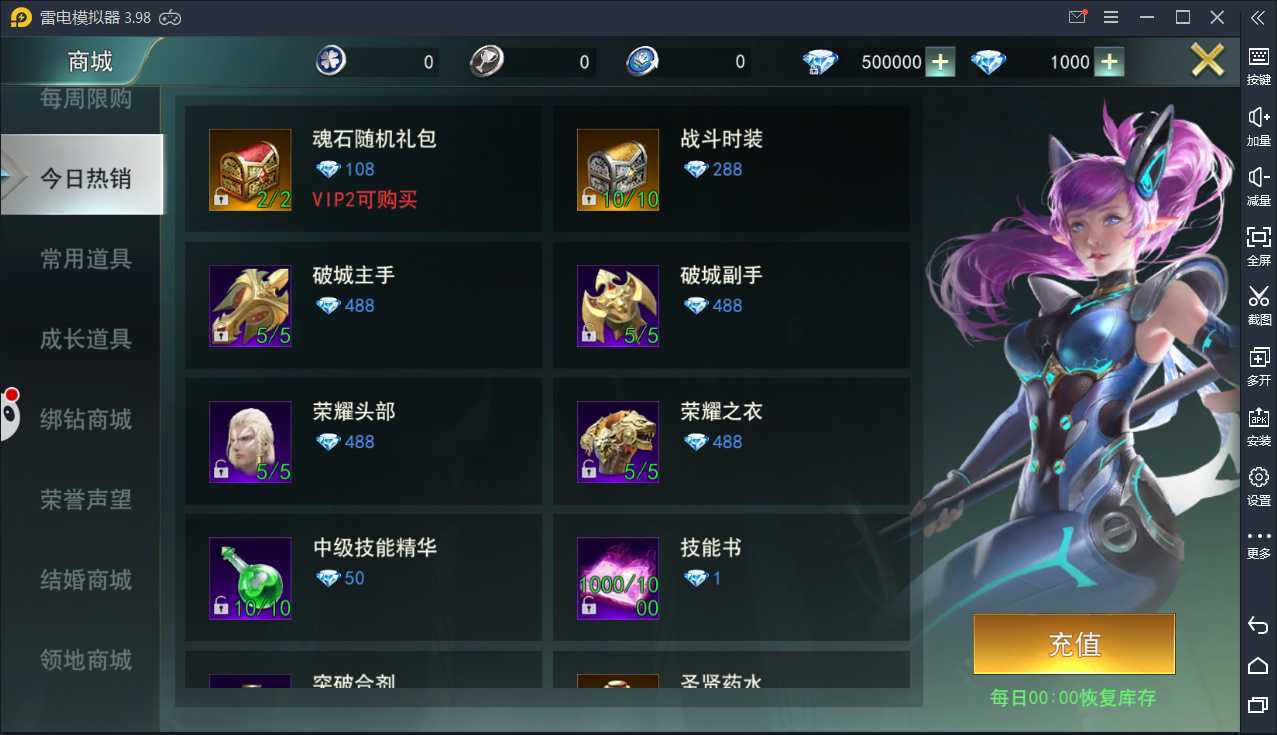Viewport: 1277px width, 735px height.
Task: Open the 荣誉声望 shop tab
Action: [x=85, y=499]
